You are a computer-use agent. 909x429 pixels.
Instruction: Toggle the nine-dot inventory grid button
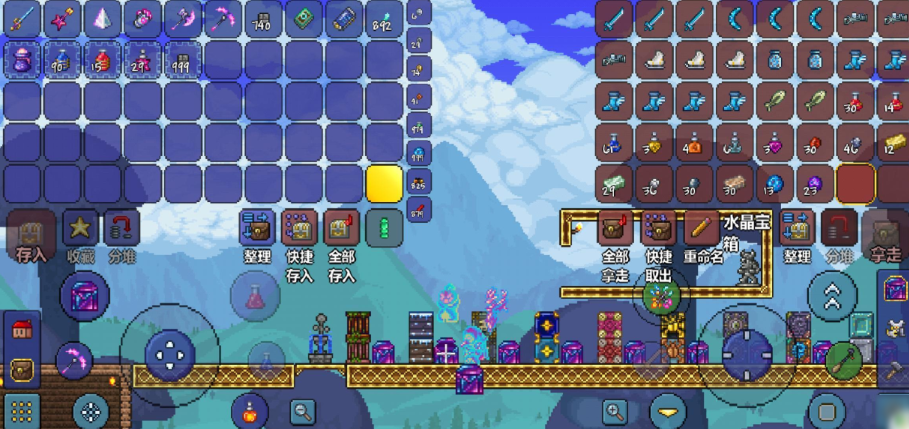click(21, 409)
